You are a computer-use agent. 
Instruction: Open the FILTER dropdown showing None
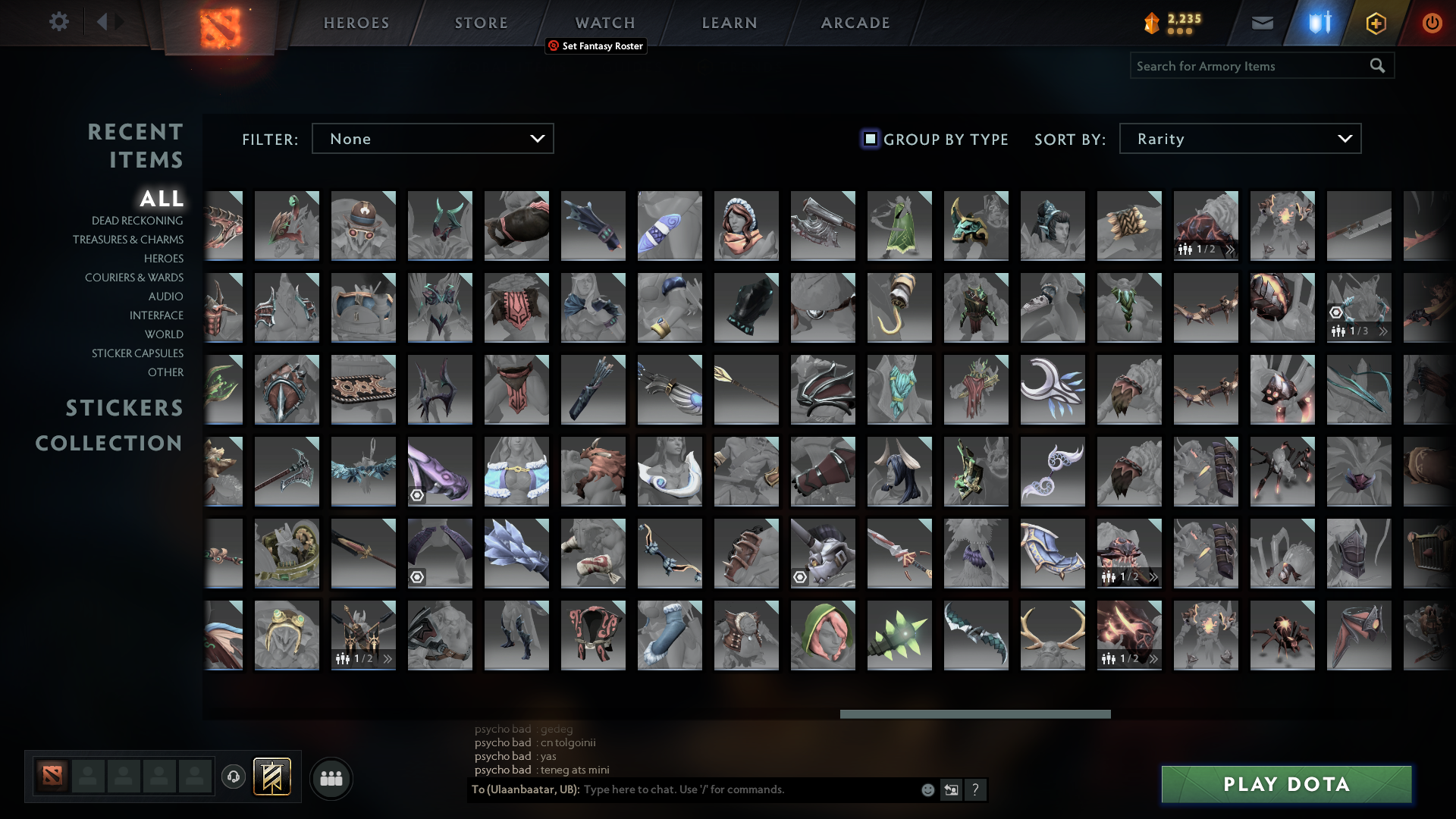(432, 138)
